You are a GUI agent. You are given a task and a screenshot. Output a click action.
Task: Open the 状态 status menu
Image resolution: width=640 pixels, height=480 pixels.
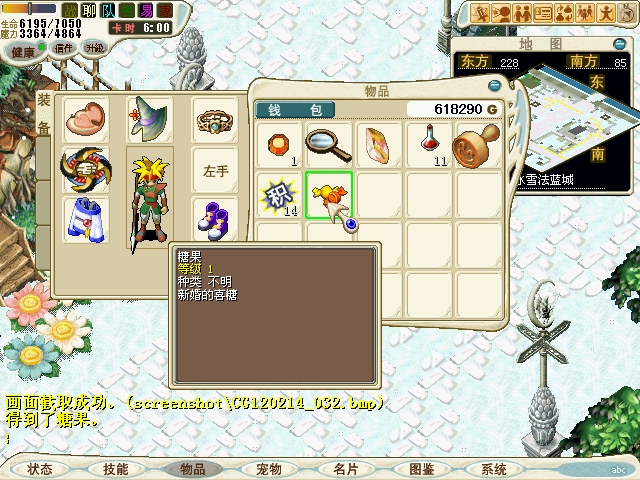pos(40,469)
